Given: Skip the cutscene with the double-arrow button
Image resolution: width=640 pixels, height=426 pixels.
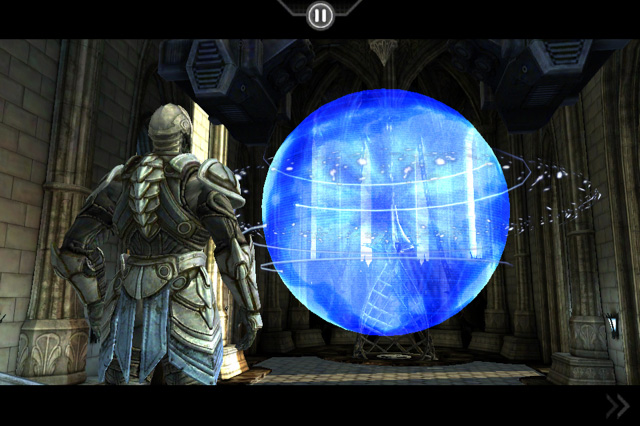Looking at the screenshot, I should pos(617,405).
